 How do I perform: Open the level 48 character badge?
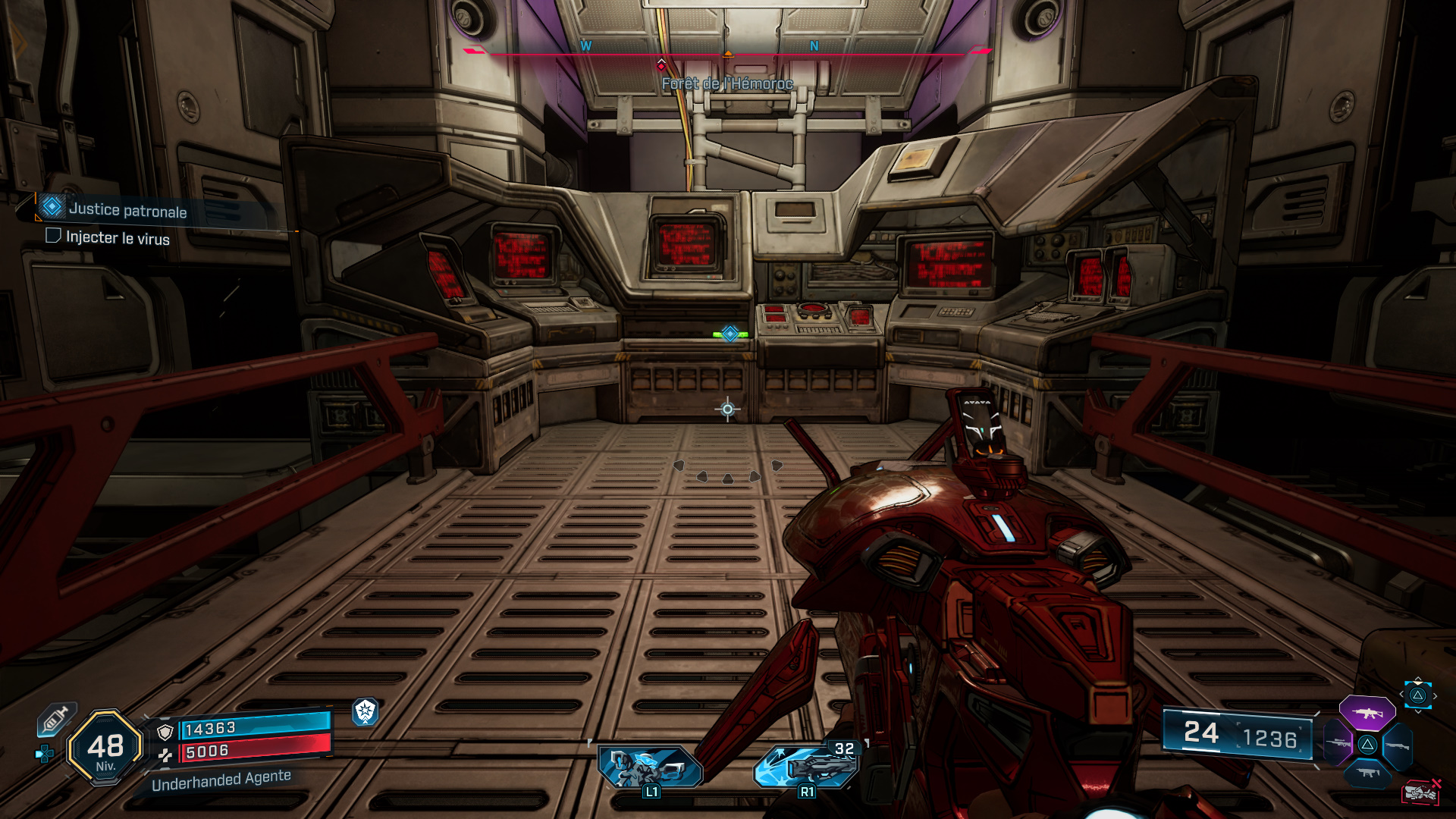pos(105,748)
